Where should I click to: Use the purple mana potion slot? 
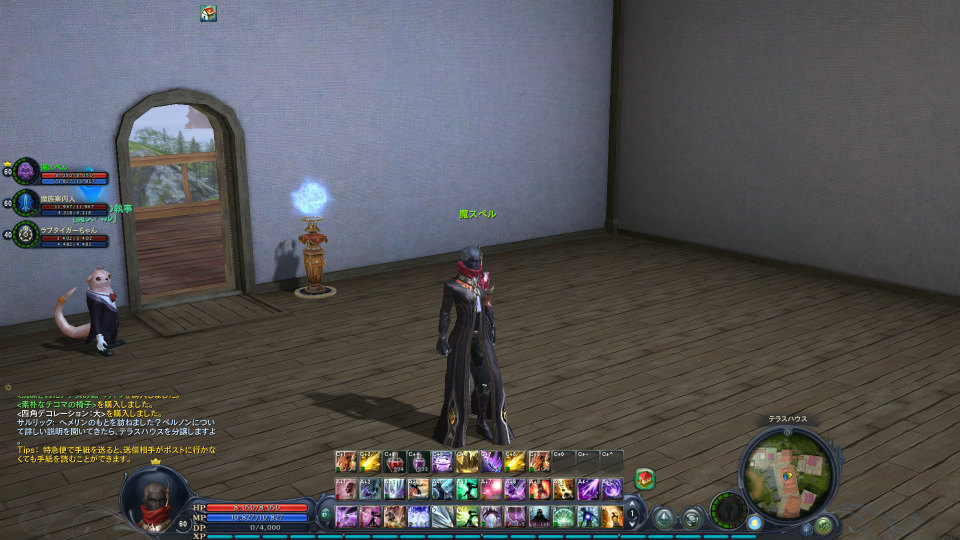point(419,462)
